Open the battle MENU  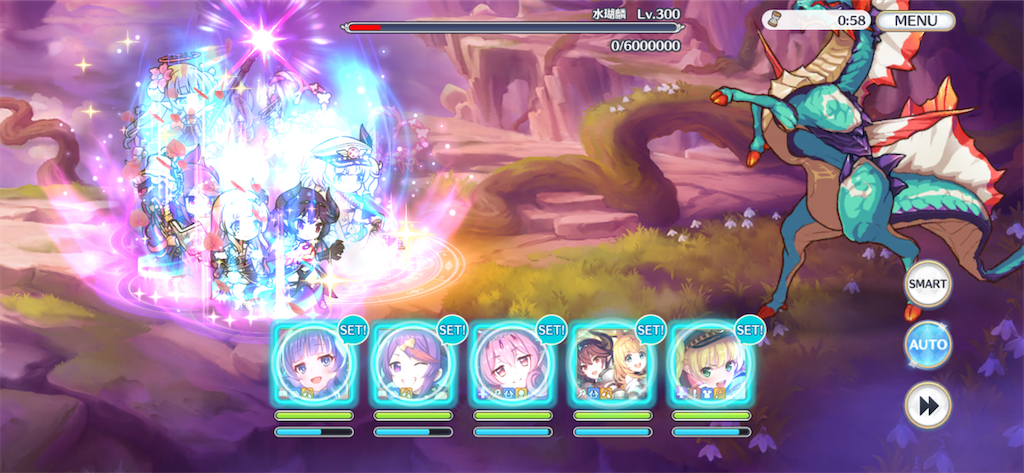(x=917, y=20)
